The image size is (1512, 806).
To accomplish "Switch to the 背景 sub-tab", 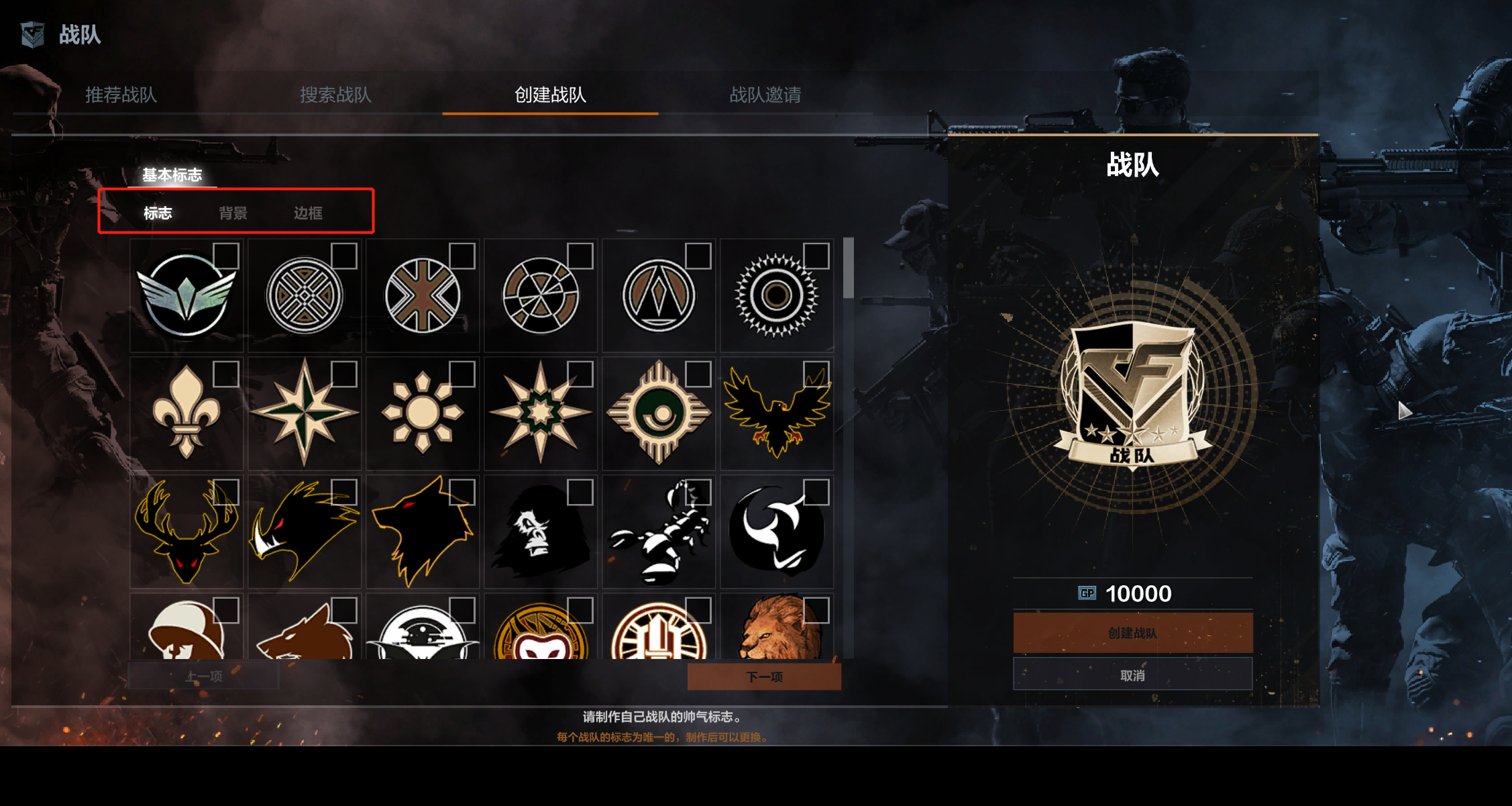I will (233, 213).
